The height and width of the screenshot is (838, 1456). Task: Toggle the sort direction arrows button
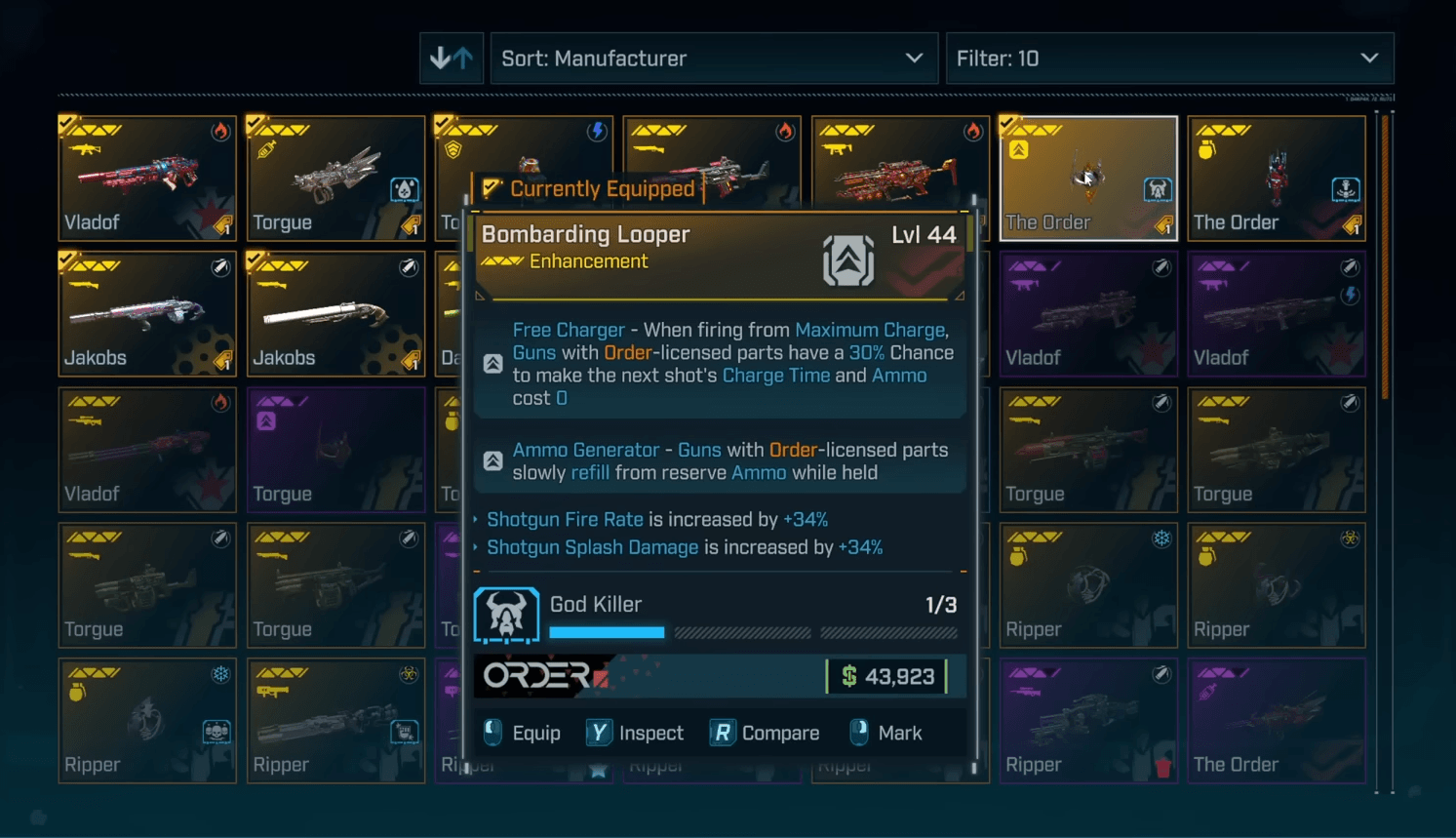click(x=452, y=59)
